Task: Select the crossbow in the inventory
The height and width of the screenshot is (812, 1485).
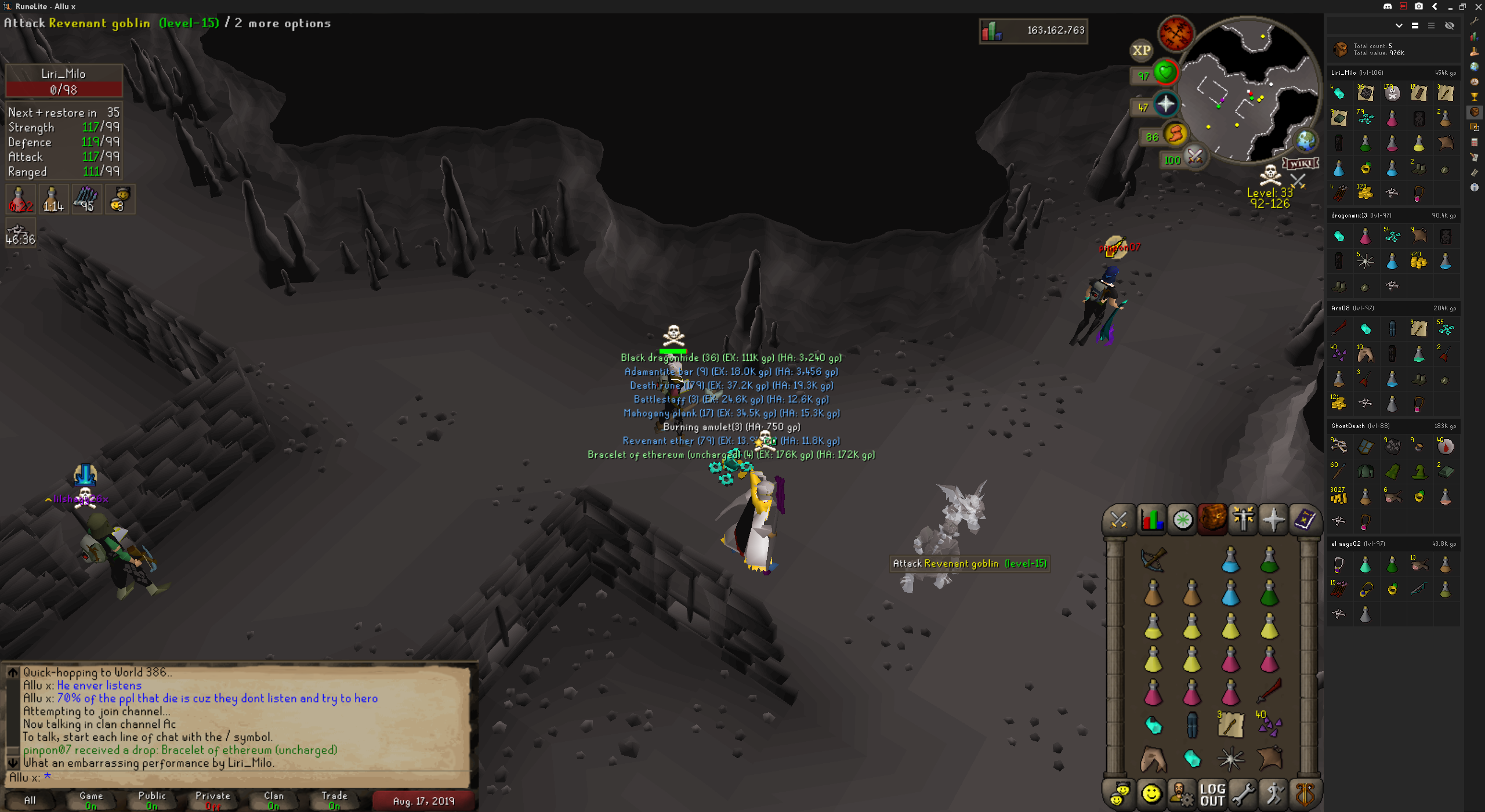Action: pyautogui.click(x=1153, y=559)
